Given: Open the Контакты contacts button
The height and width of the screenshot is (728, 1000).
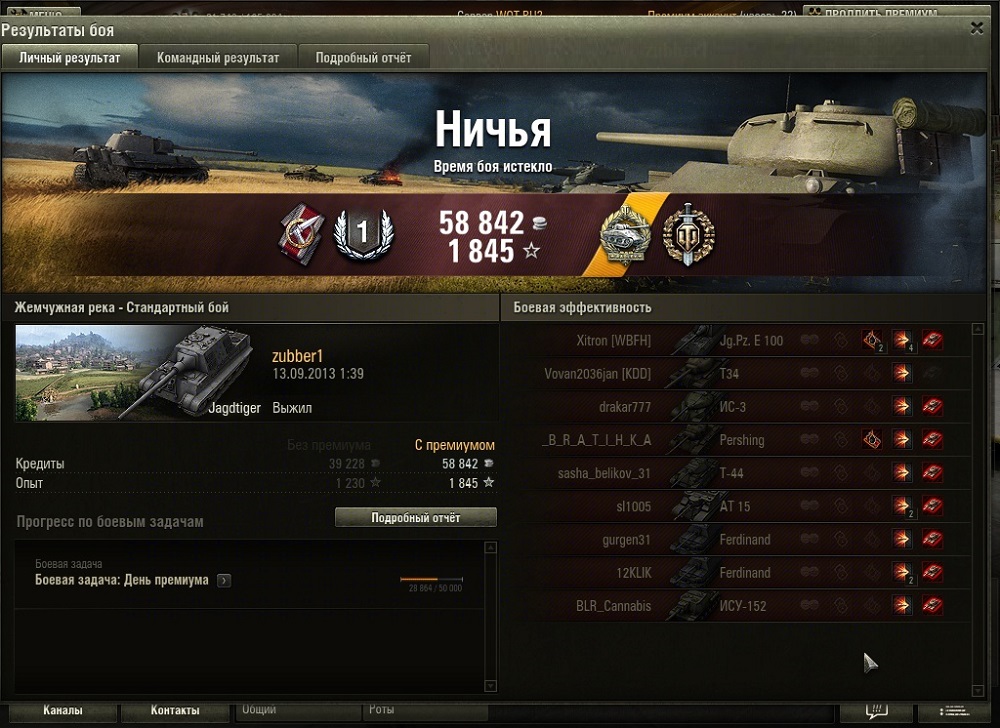Looking at the screenshot, I should pyautogui.click(x=175, y=711).
